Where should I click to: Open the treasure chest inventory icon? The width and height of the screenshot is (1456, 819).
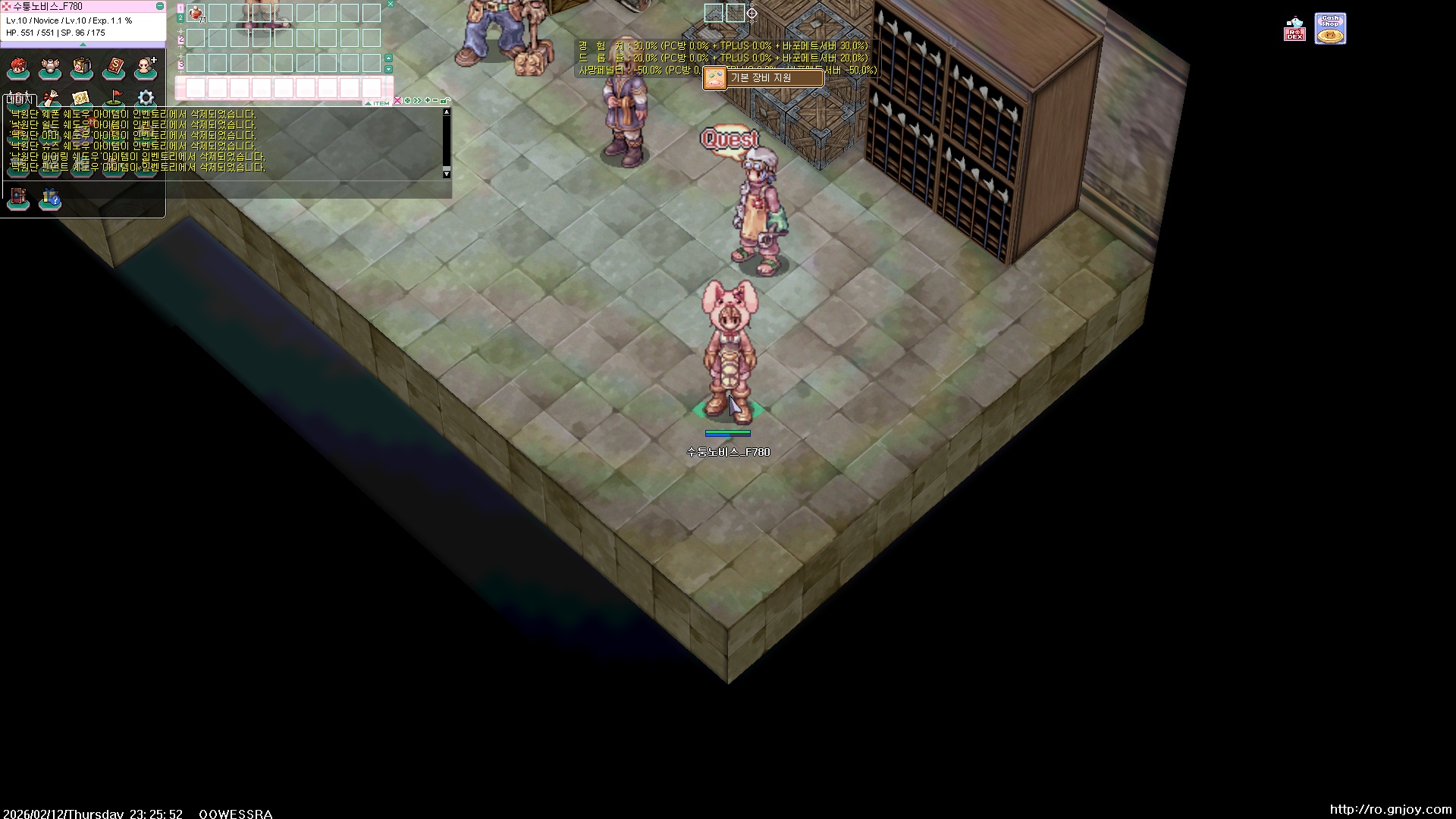(82, 68)
